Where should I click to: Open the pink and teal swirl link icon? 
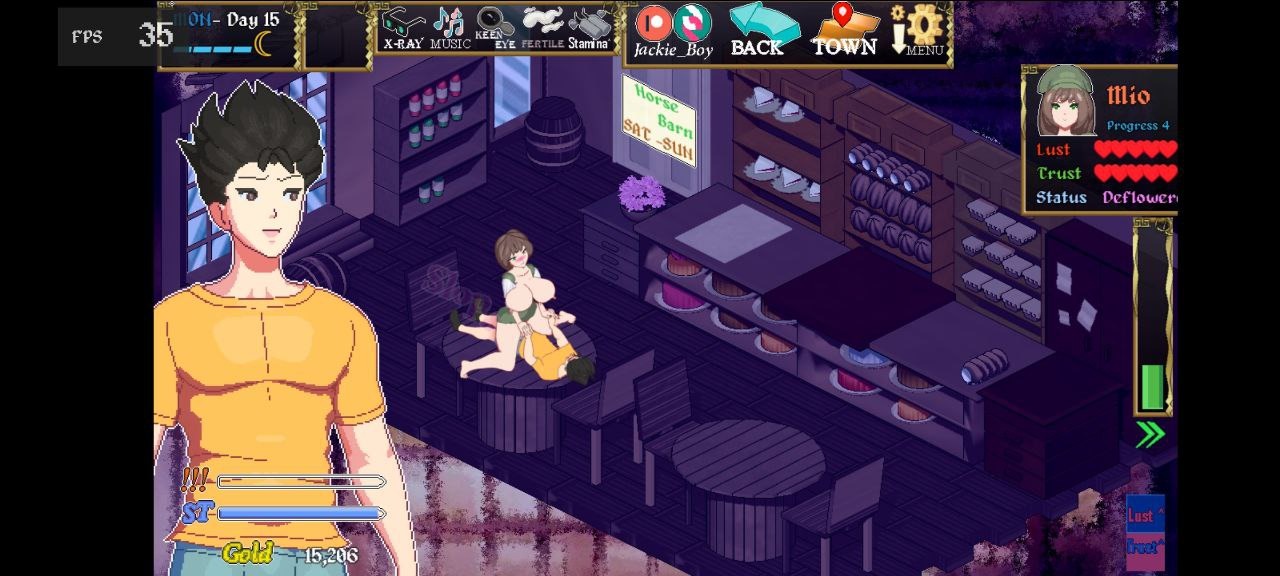click(x=692, y=22)
